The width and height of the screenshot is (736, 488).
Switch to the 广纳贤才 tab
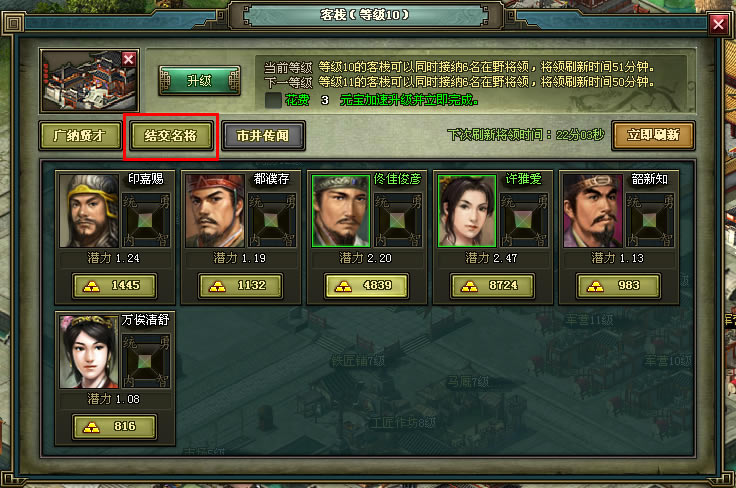click(x=79, y=135)
